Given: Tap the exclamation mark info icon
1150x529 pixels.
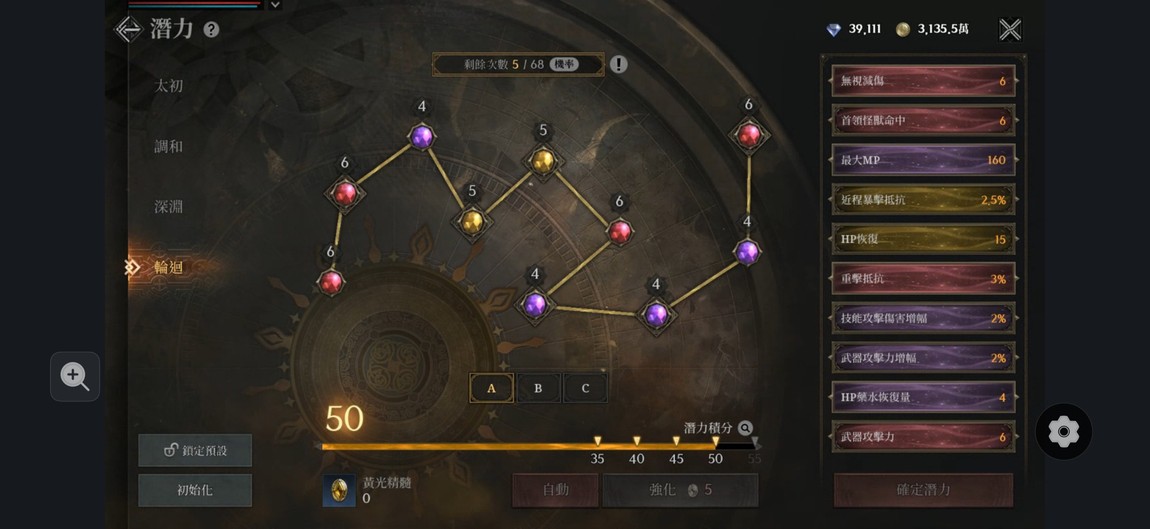Looking at the screenshot, I should [x=619, y=65].
